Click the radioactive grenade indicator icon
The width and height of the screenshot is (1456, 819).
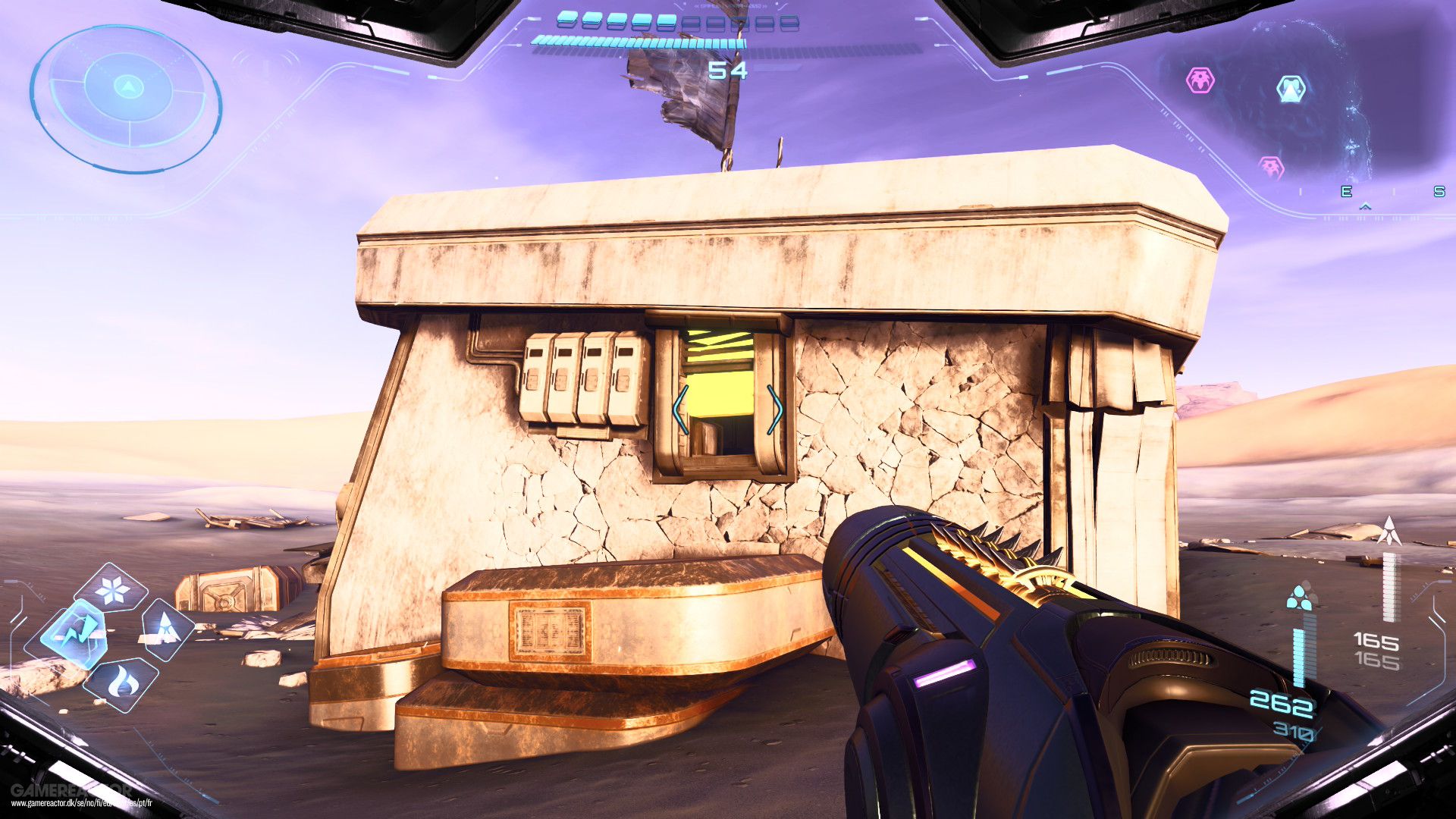click(1299, 598)
